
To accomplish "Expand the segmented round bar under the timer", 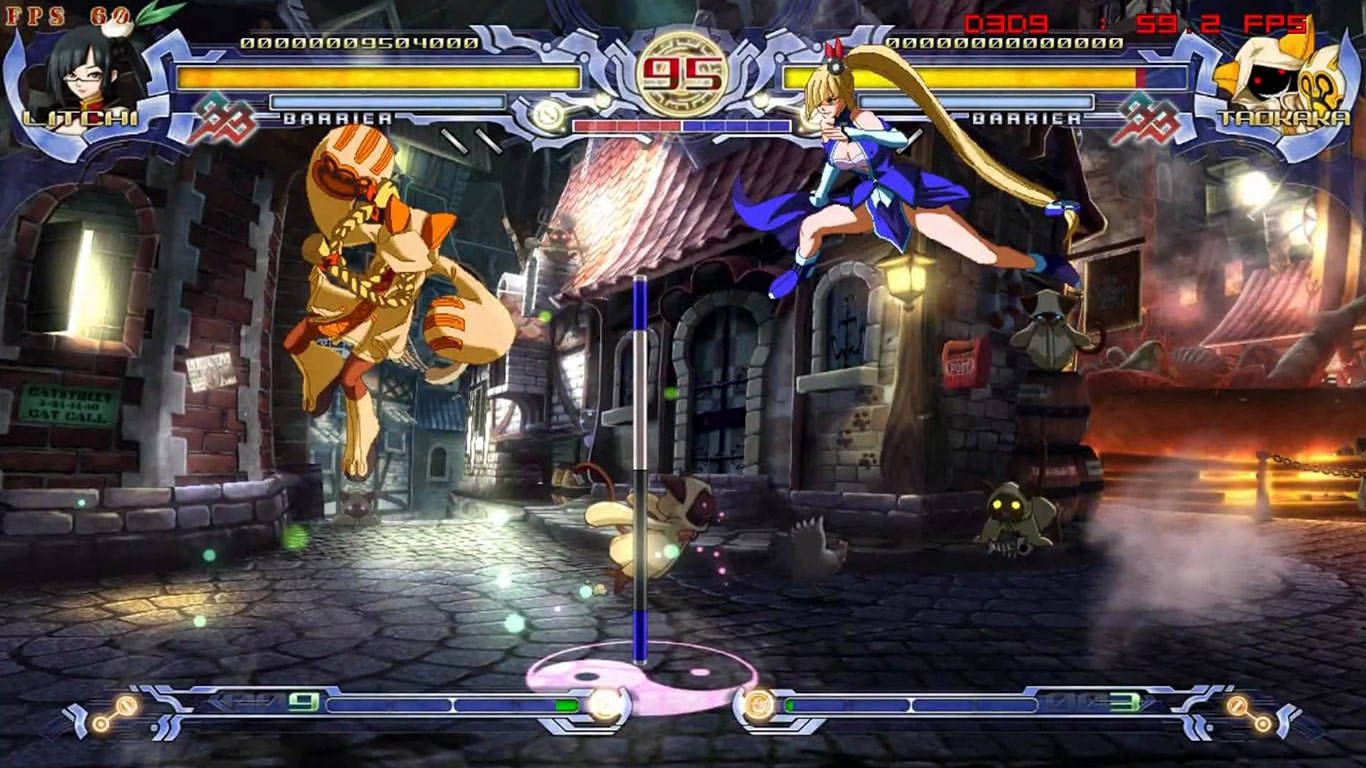I will [683, 126].
